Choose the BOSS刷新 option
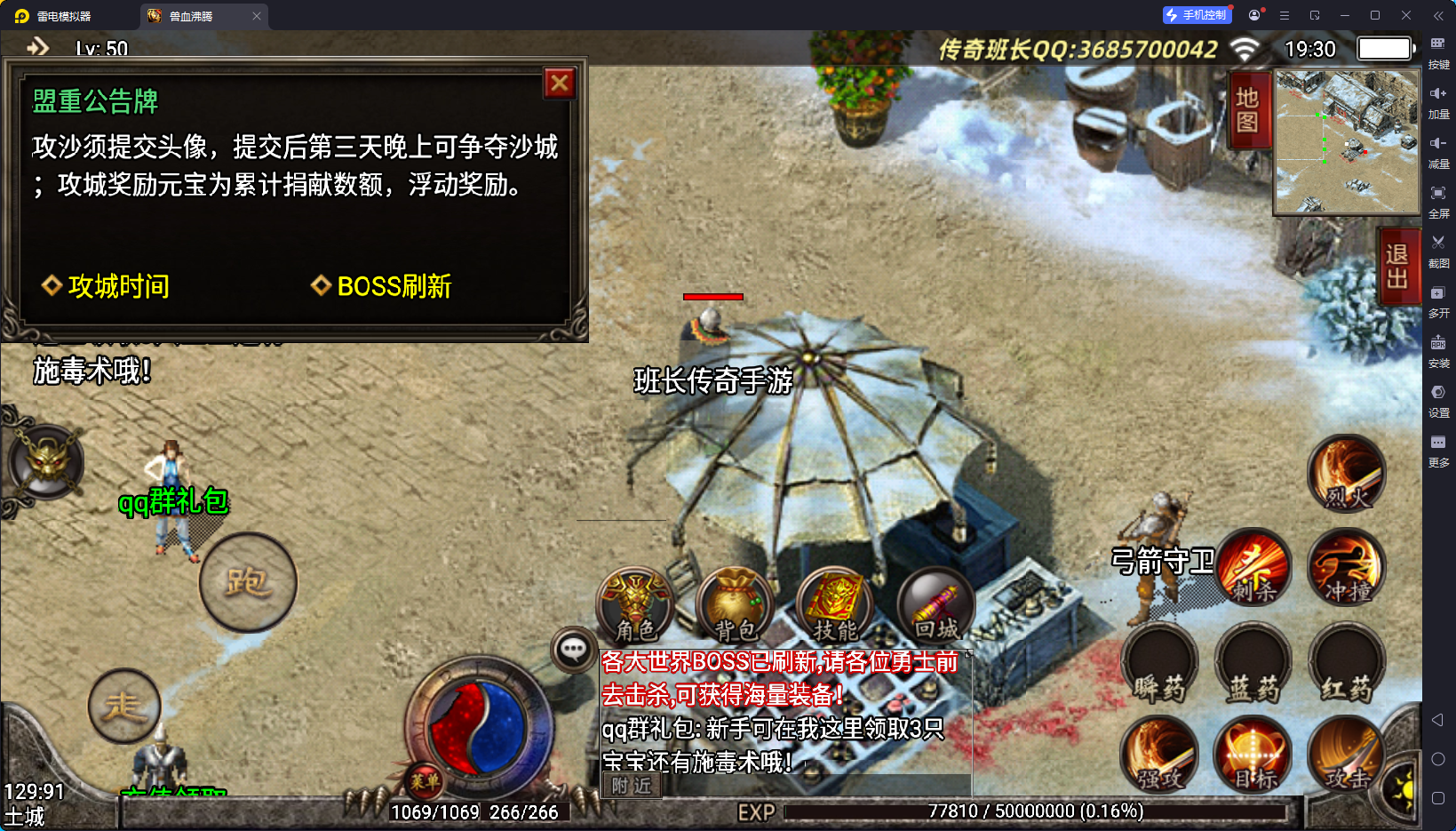The height and width of the screenshot is (831, 1456). (382, 286)
